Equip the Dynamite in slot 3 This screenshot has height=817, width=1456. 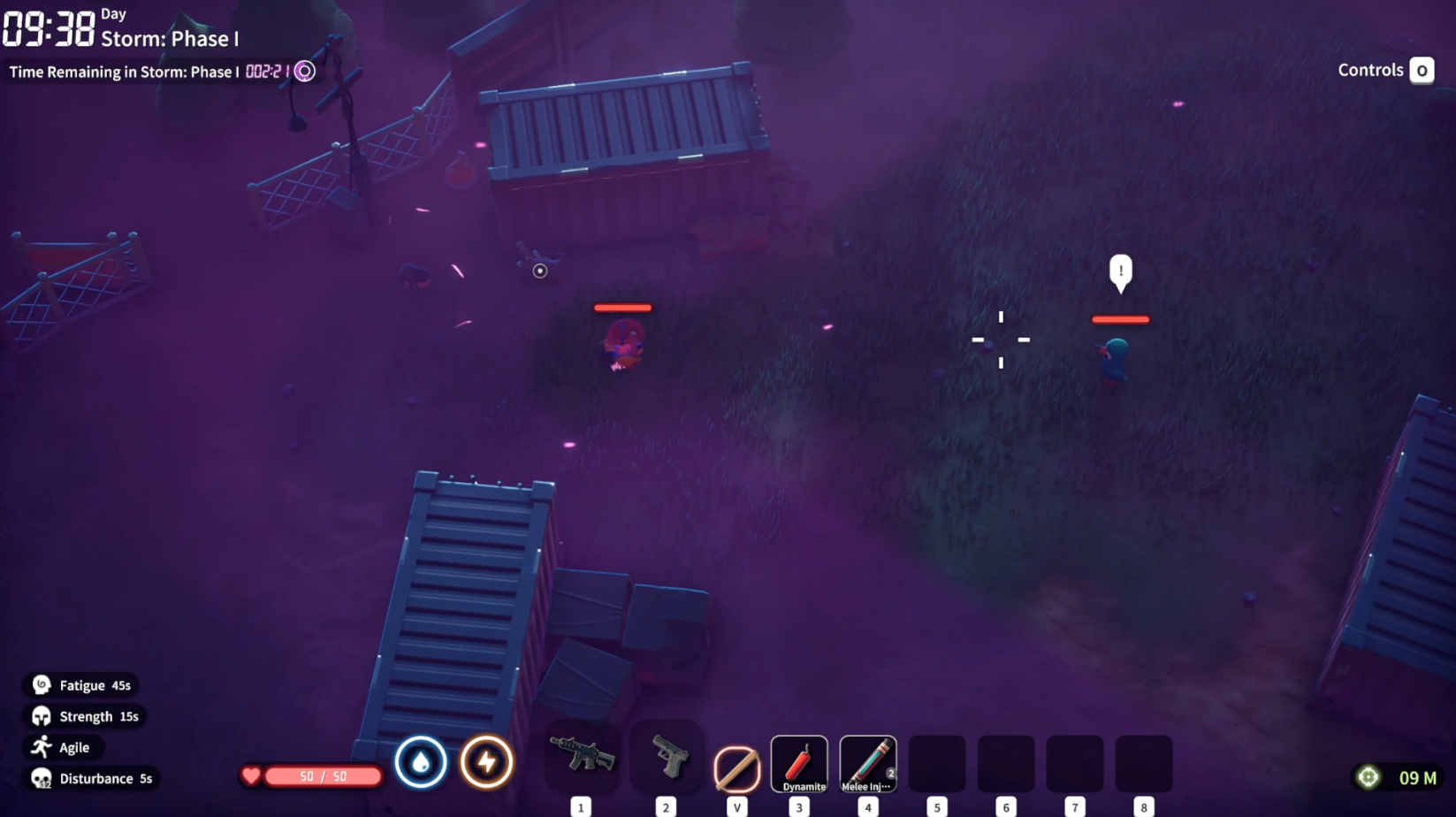(798, 762)
